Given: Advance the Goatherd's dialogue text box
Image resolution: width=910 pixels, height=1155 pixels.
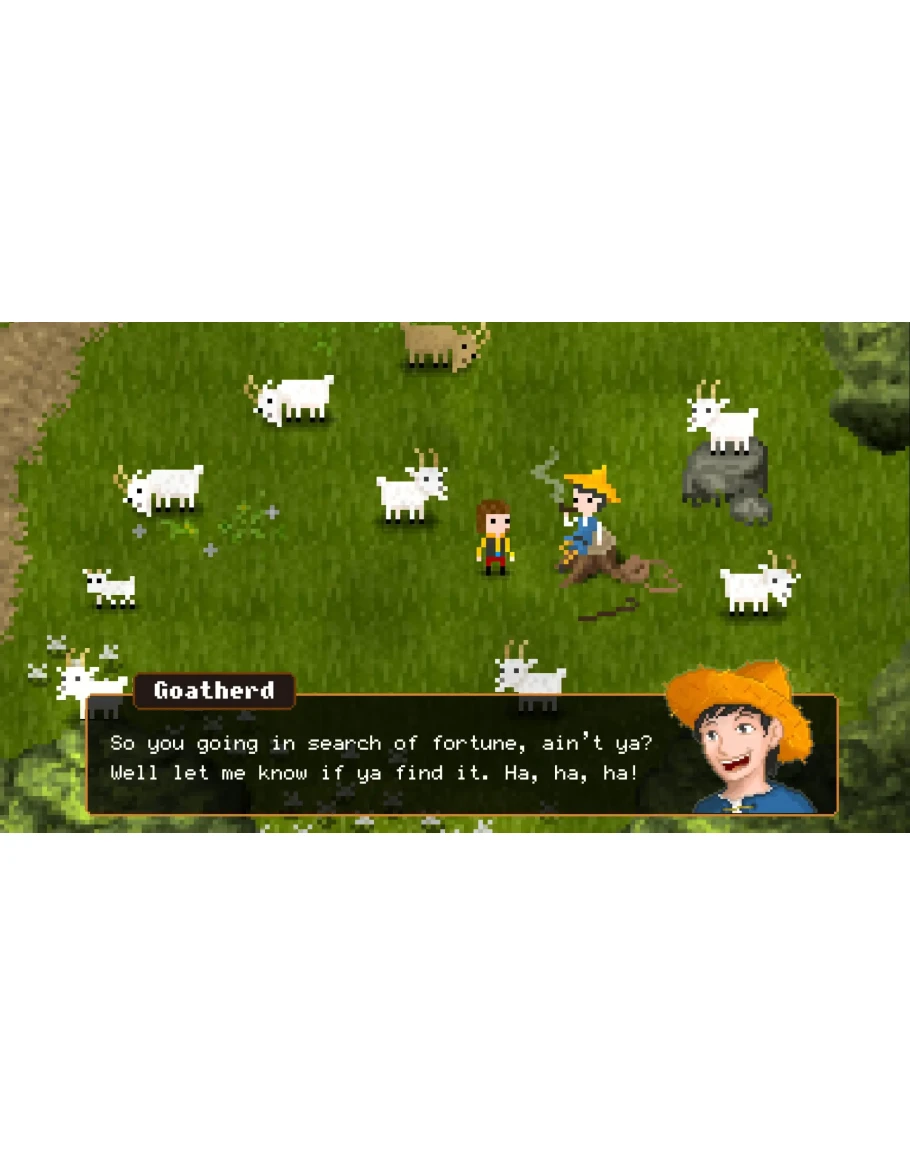Looking at the screenshot, I should [x=400, y=757].
